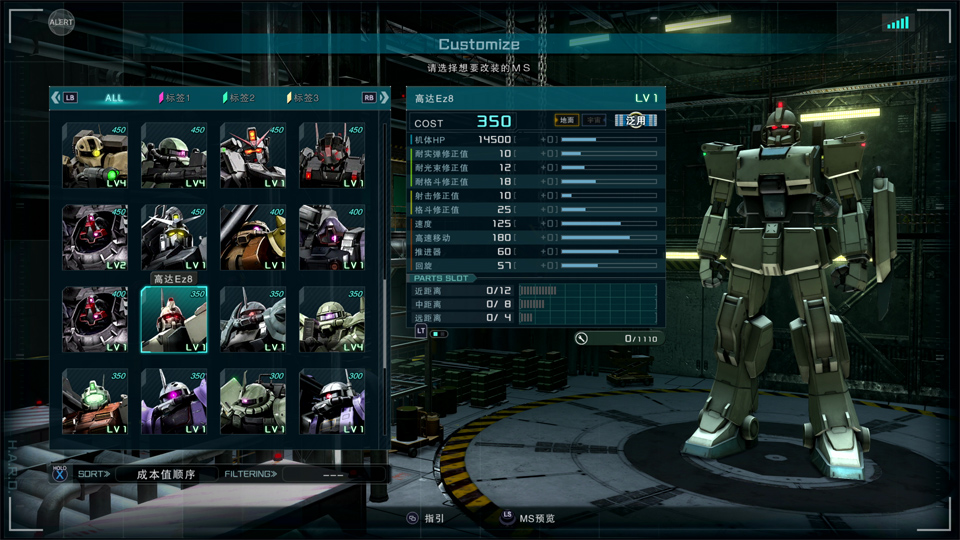Pick the white Gundam with yellow eyes tile
The image size is (960, 540).
coord(174,238)
